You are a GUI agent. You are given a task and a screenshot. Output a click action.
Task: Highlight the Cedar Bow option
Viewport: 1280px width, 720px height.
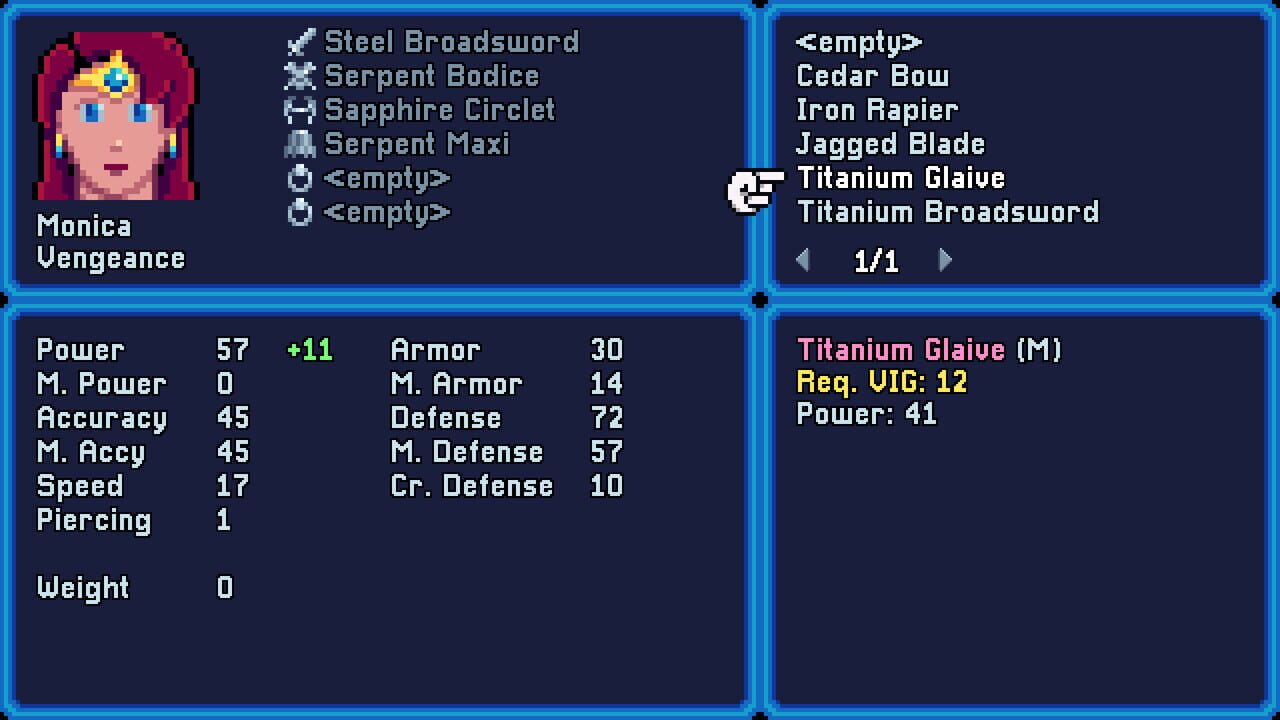[871, 75]
